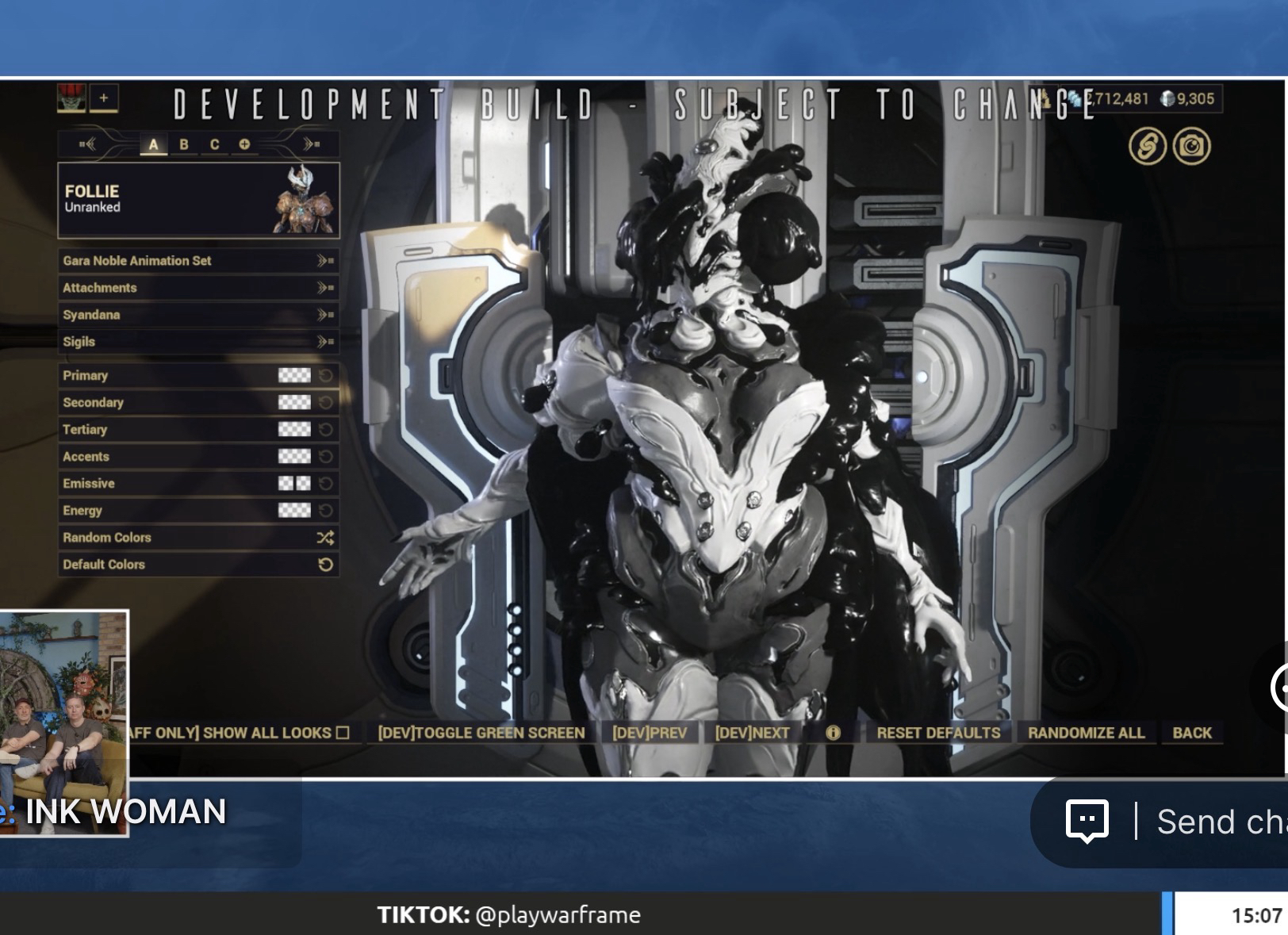Click Reset Defaults button

coord(938,733)
